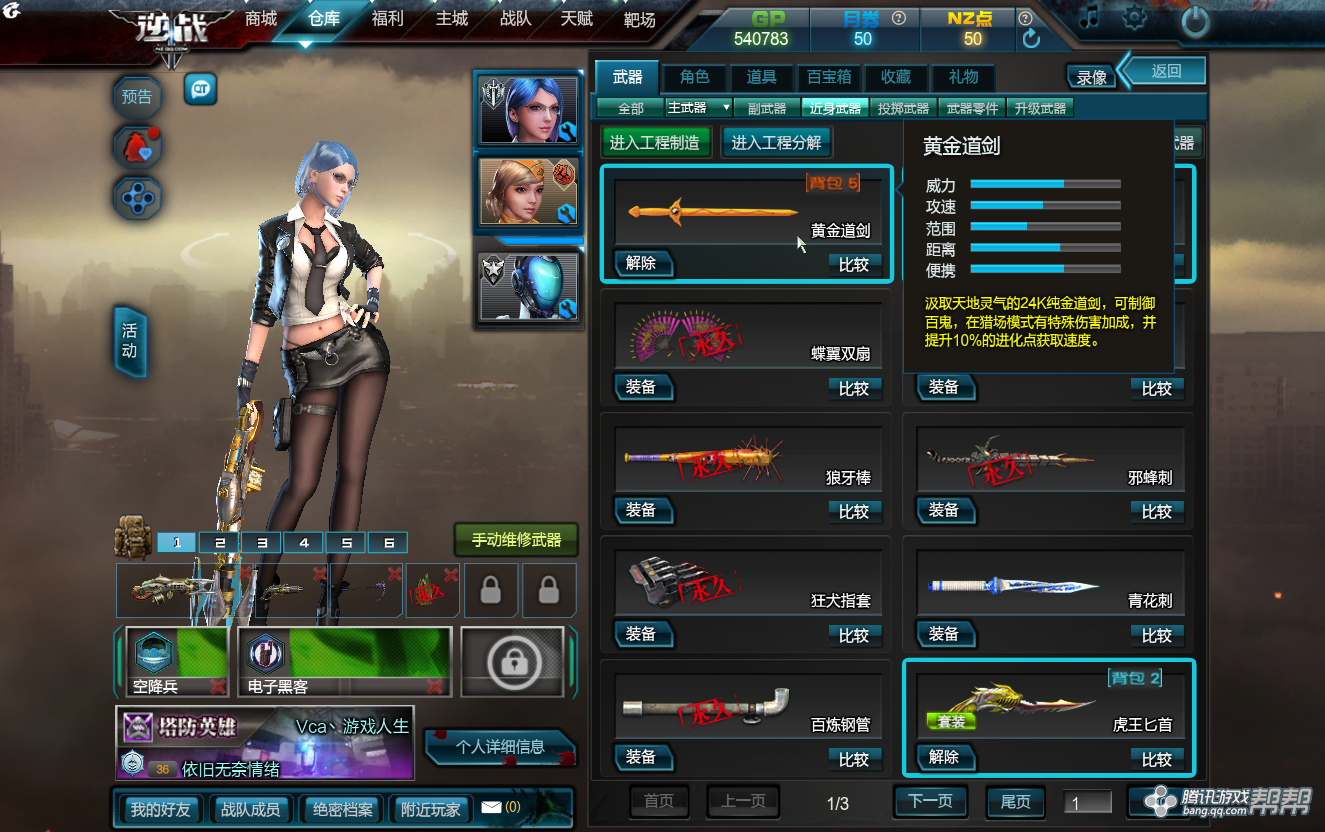Select backpack loadout number 3

point(262,543)
